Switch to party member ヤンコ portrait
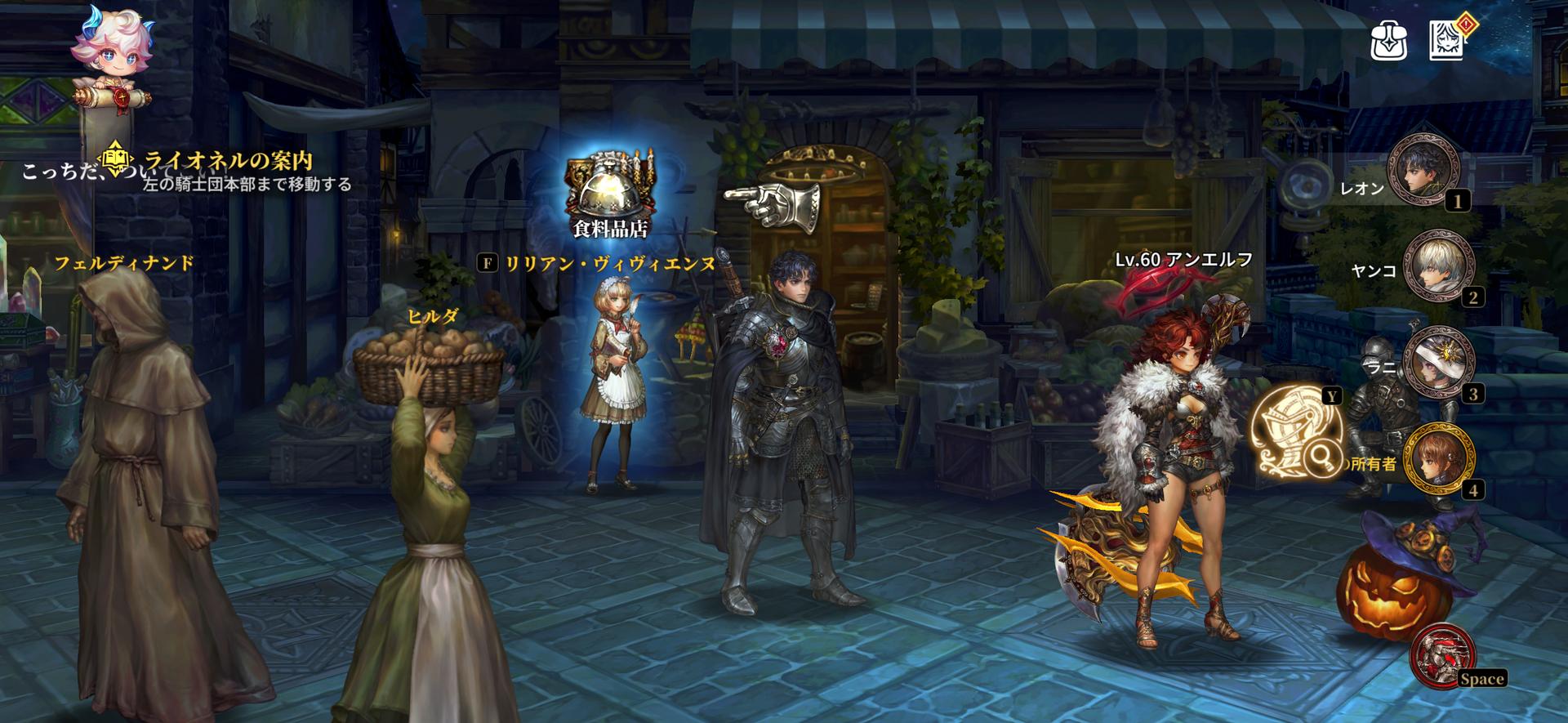Viewport: 1568px width, 723px height. pyautogui.click(x=1437, y=266)
